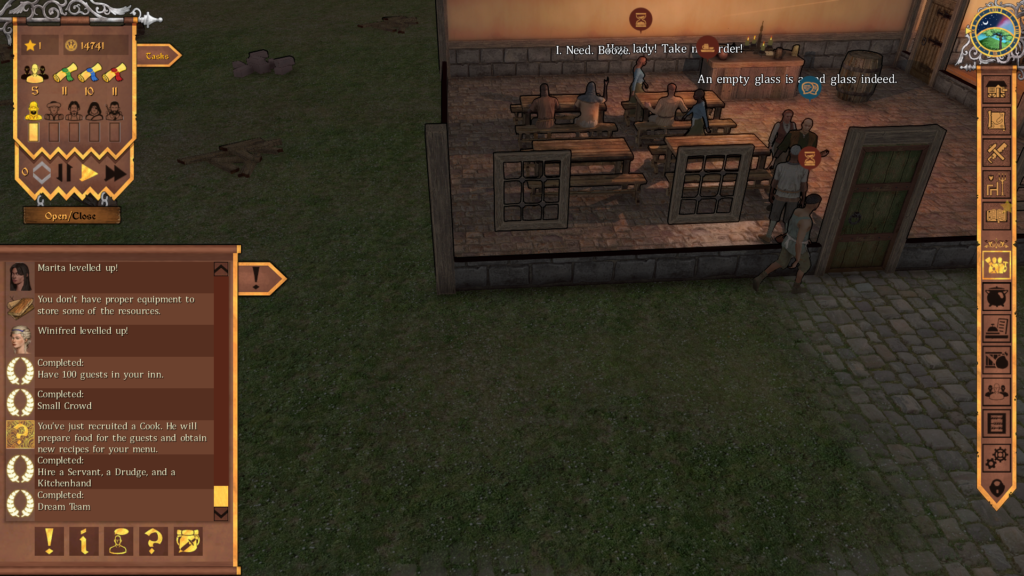
Task: Show info messages with the 'i' filter
Action: (84, 541)
